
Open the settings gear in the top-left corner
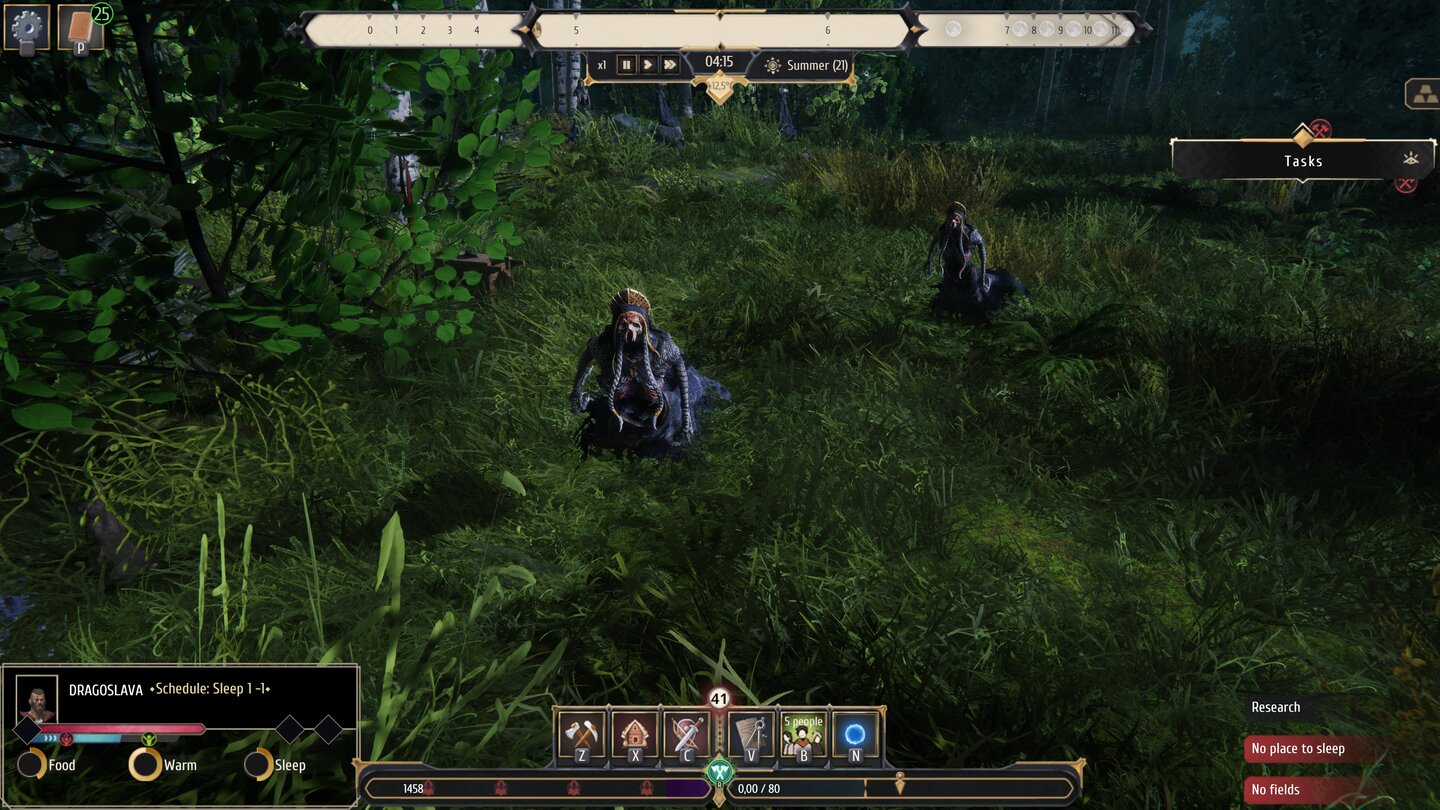pos(27,27)
